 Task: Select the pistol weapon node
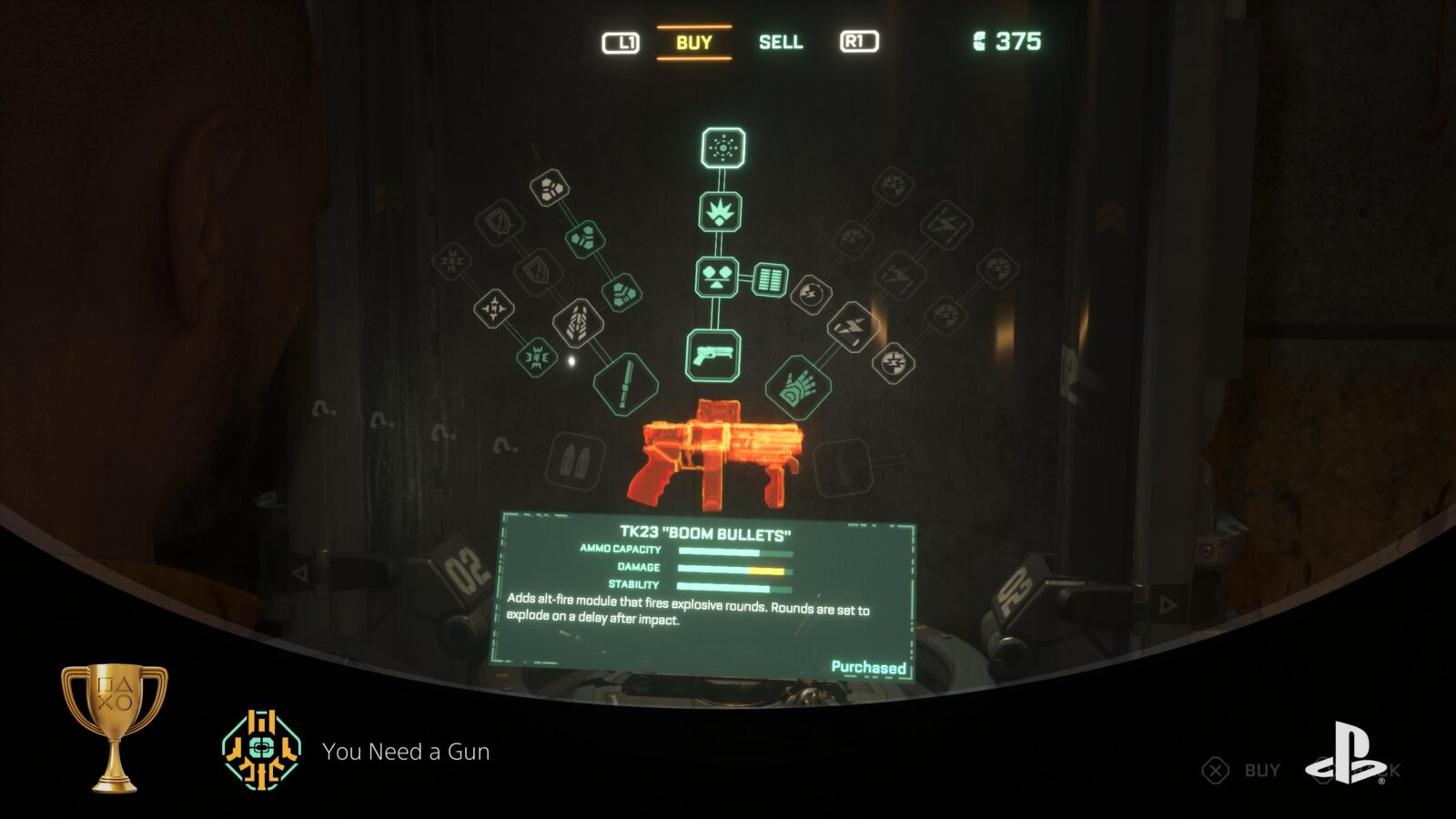pyautogui.click(x=713, y=355)
